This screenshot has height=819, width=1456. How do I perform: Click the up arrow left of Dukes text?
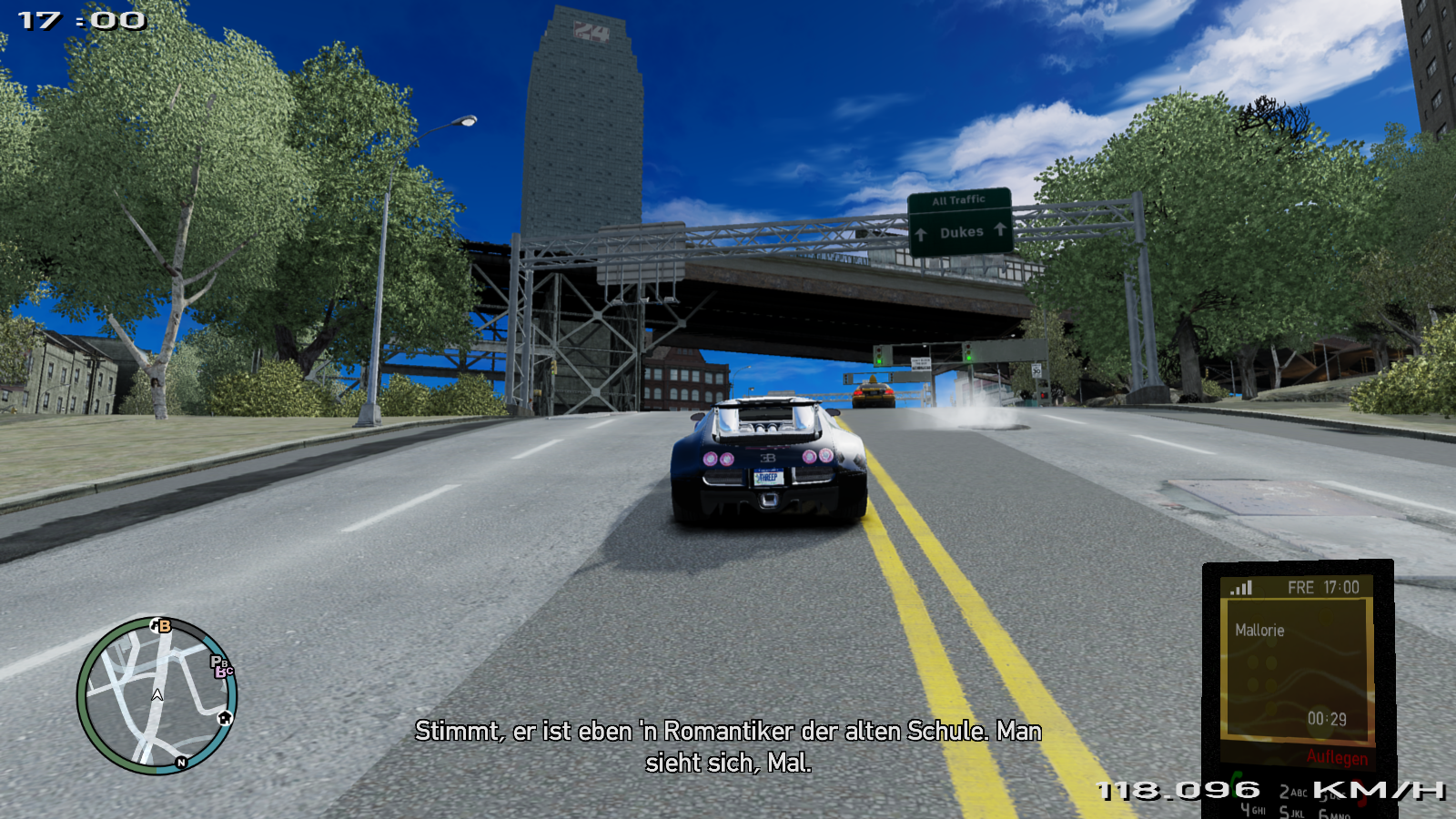coord(922,233)
